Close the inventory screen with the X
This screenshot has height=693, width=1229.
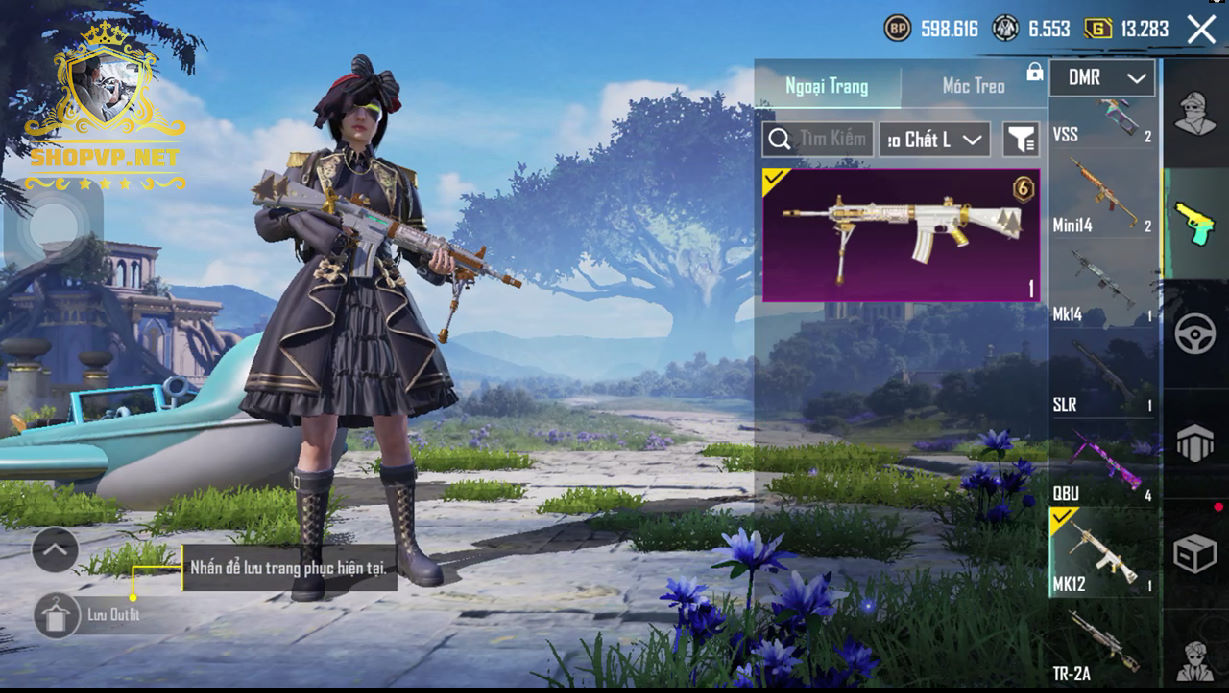coord(1201,29)
